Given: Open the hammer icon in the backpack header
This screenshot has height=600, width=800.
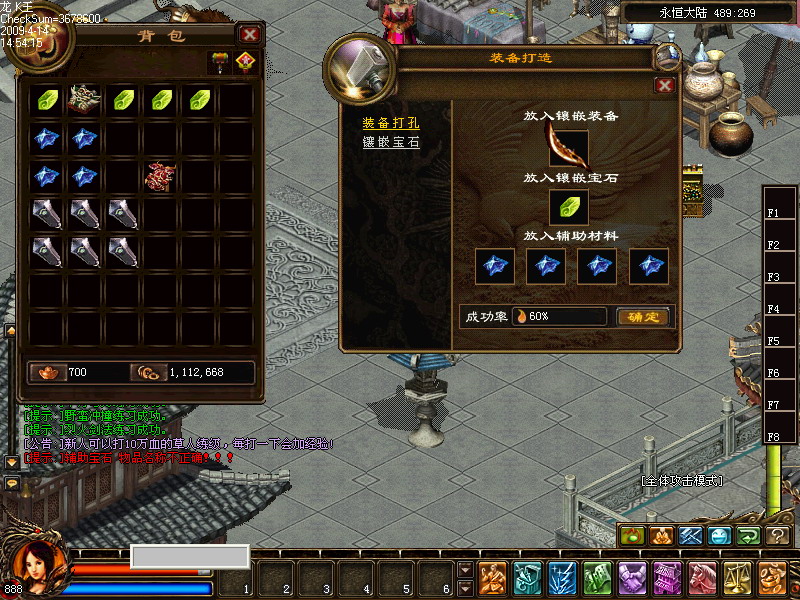Looking at the screenshot, I should pyautogui.click(x=220, y=62).
